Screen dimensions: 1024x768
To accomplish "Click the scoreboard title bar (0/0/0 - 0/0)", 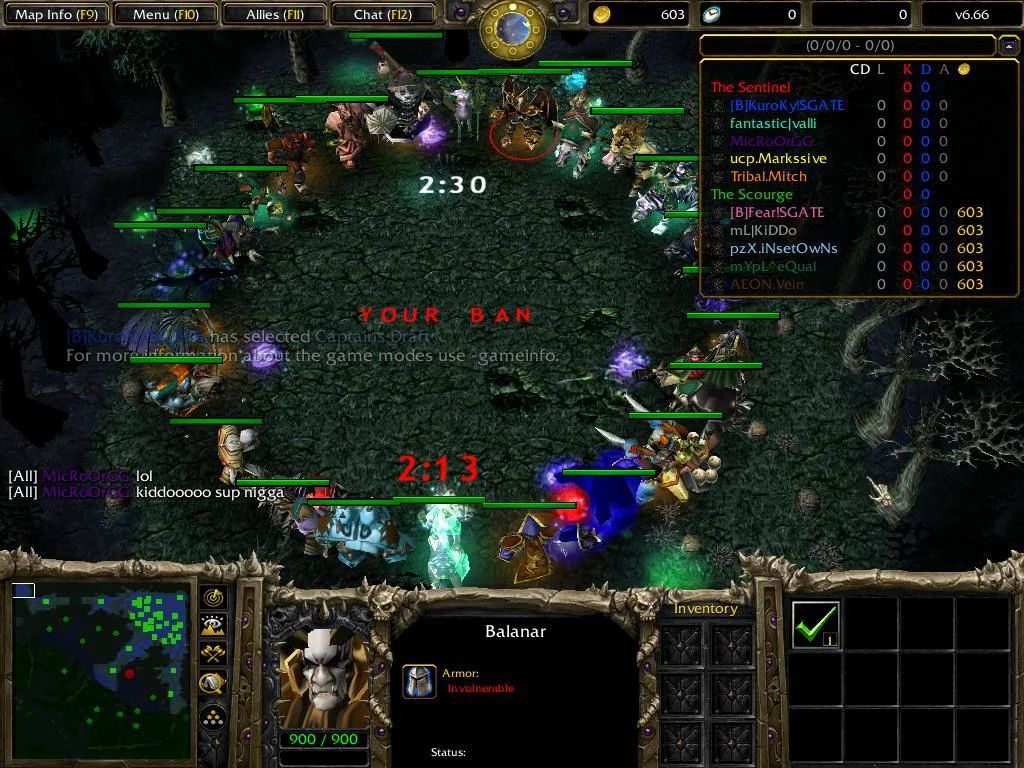I will point(848,46).
